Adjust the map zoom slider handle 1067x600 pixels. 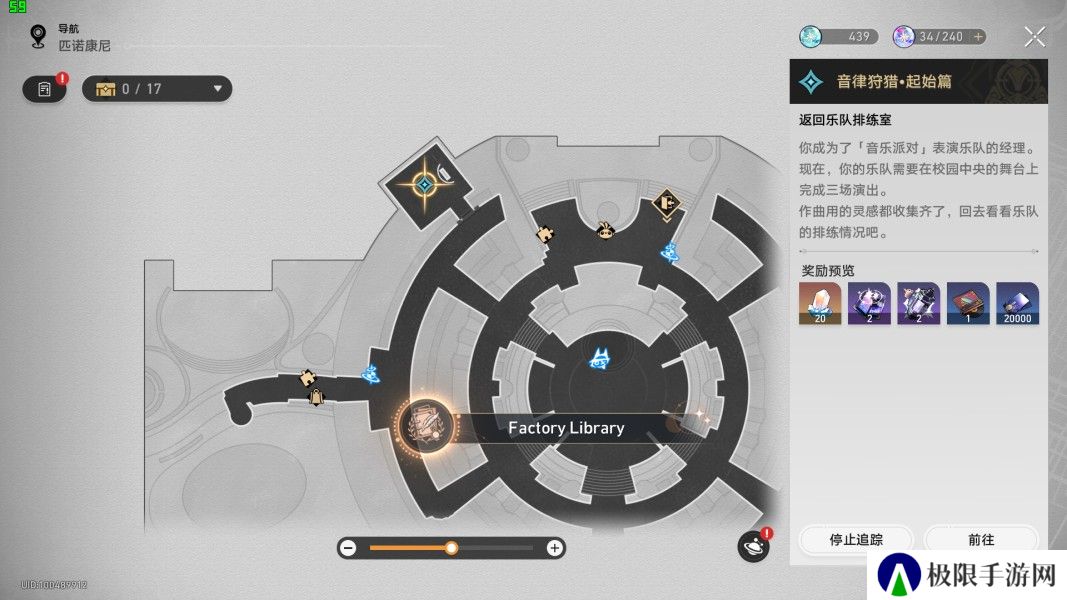pos(451,548)
